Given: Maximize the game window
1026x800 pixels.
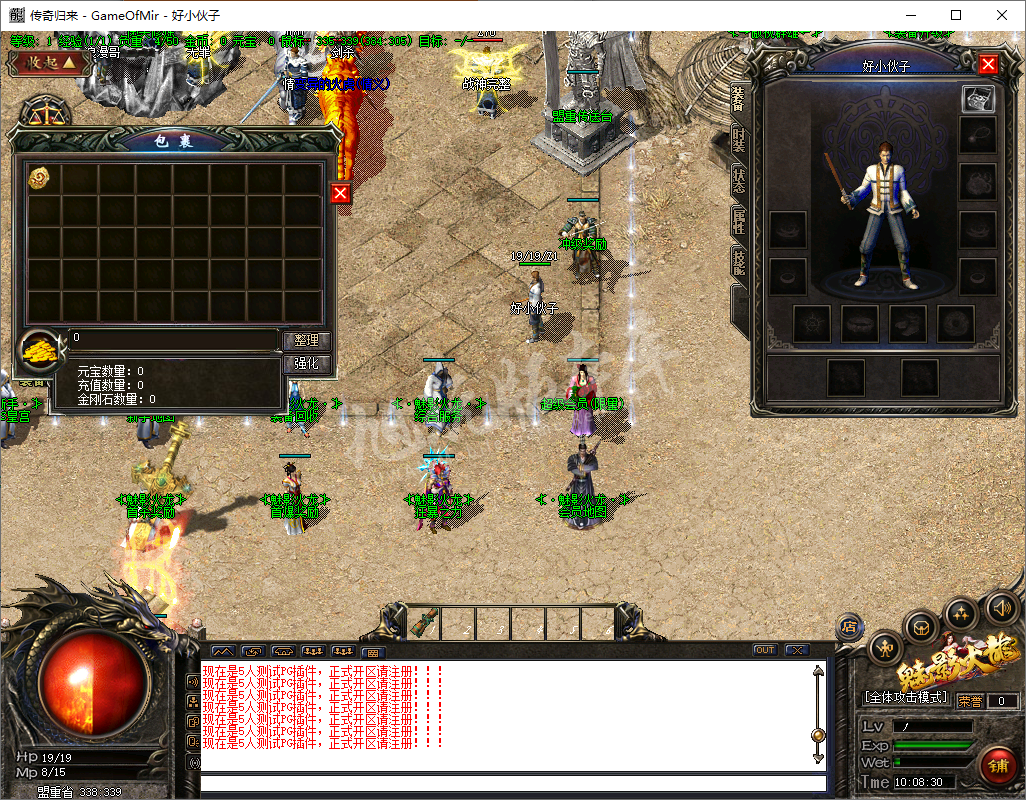Looking at the screenshot, I should pyautogui.click(x=956, y=15).
